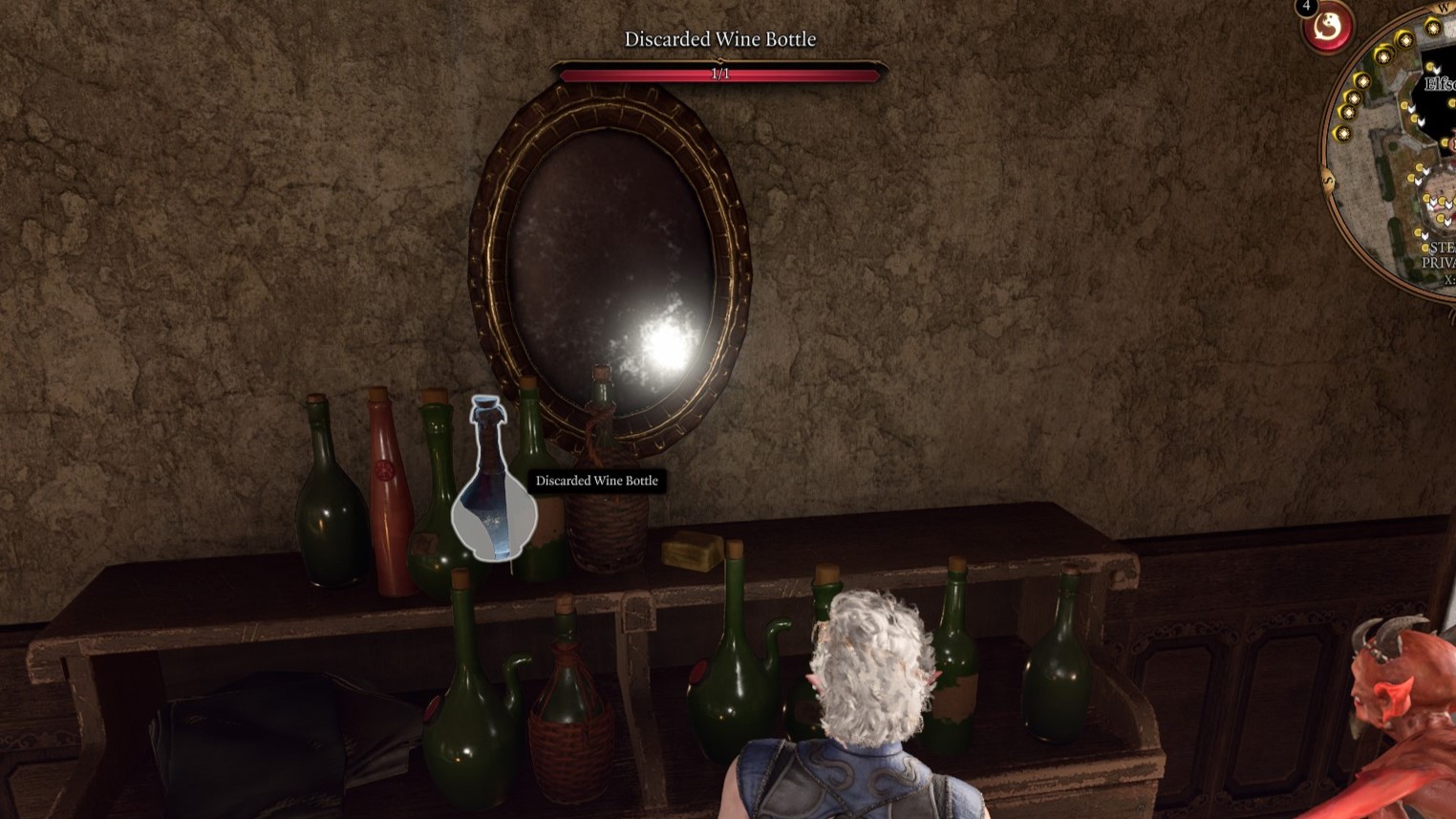This screenshot has width=1456, height=819.
Task: Click the S compass letter on the minimap
Action: (x=1327, y=181)
